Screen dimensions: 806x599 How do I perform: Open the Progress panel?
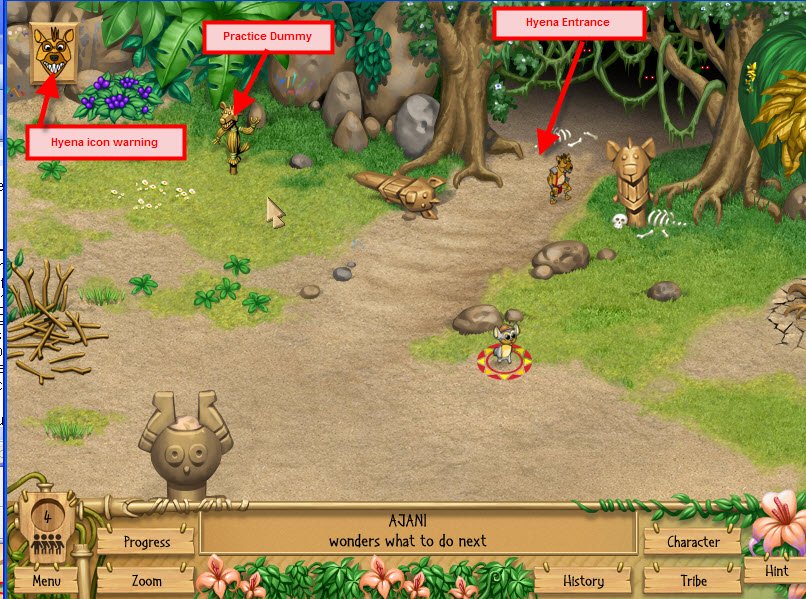[147, 542]
